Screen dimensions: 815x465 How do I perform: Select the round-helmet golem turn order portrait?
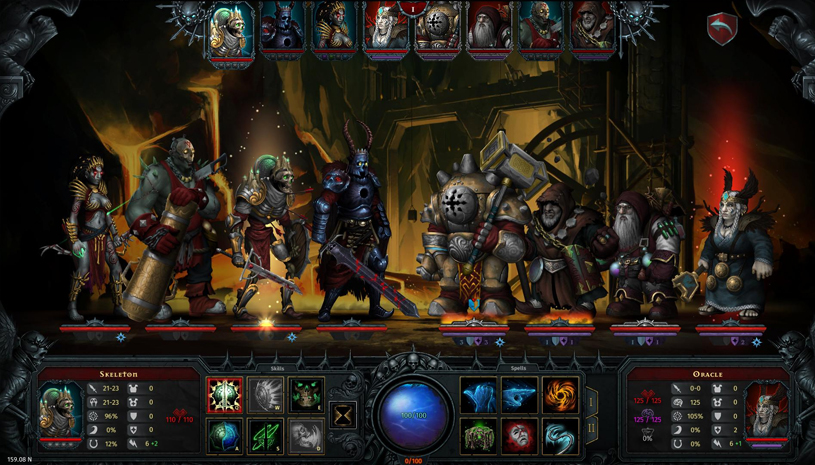pyautogui.click(x=437, y=30)
